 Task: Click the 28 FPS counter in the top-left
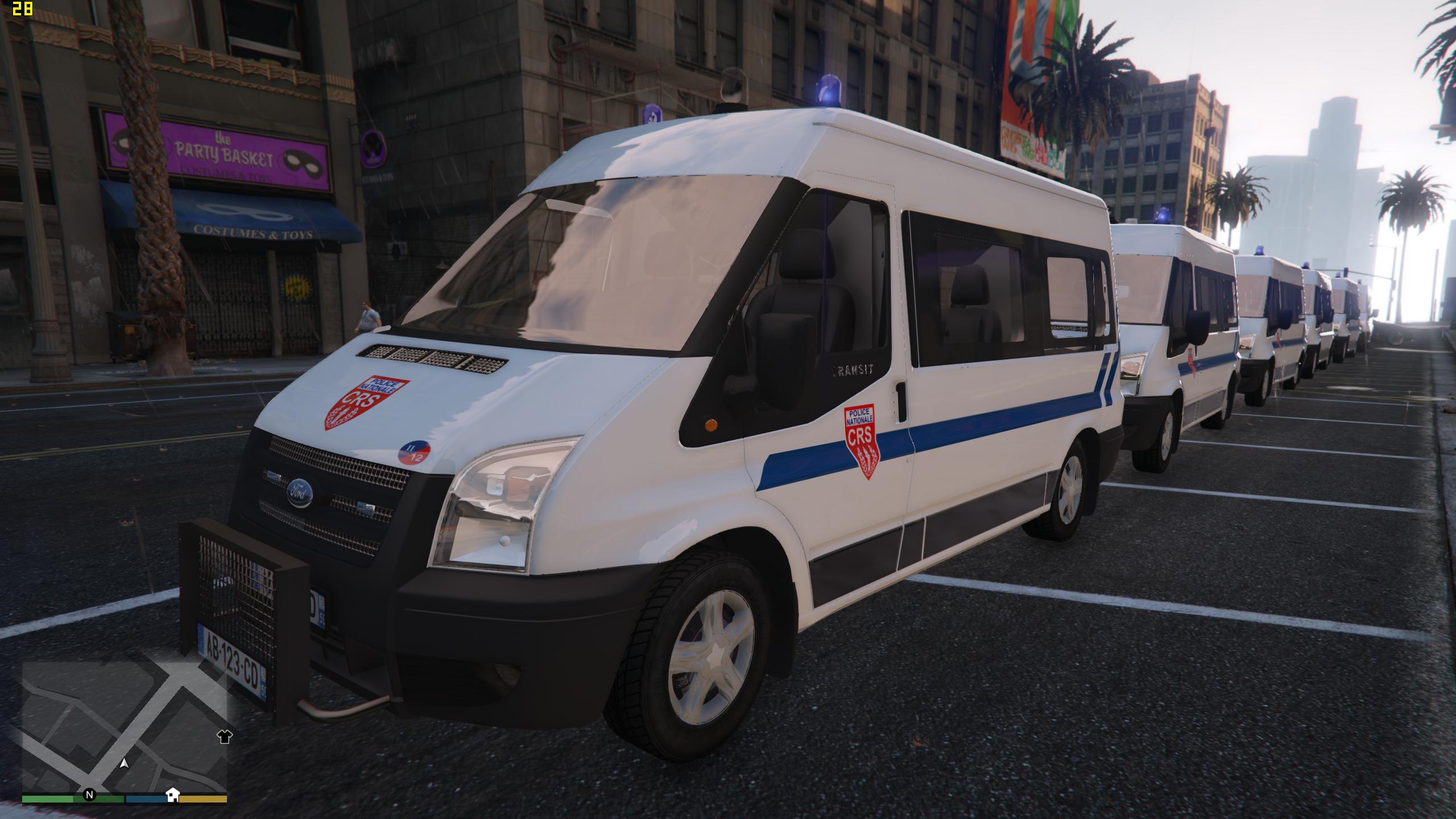click(23, 10)
